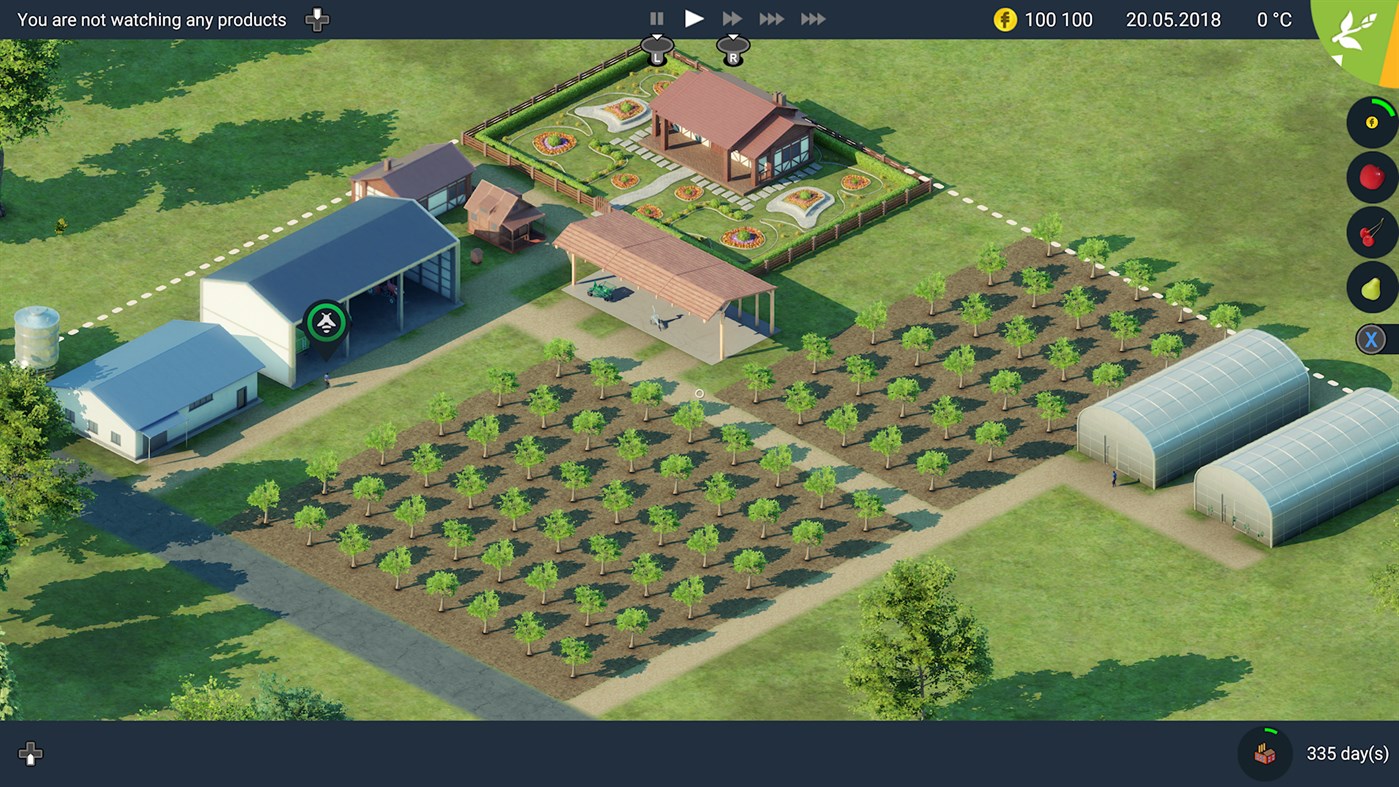Open the finance panel with the coin icon
The image size is (1399, 787).
1371,122
